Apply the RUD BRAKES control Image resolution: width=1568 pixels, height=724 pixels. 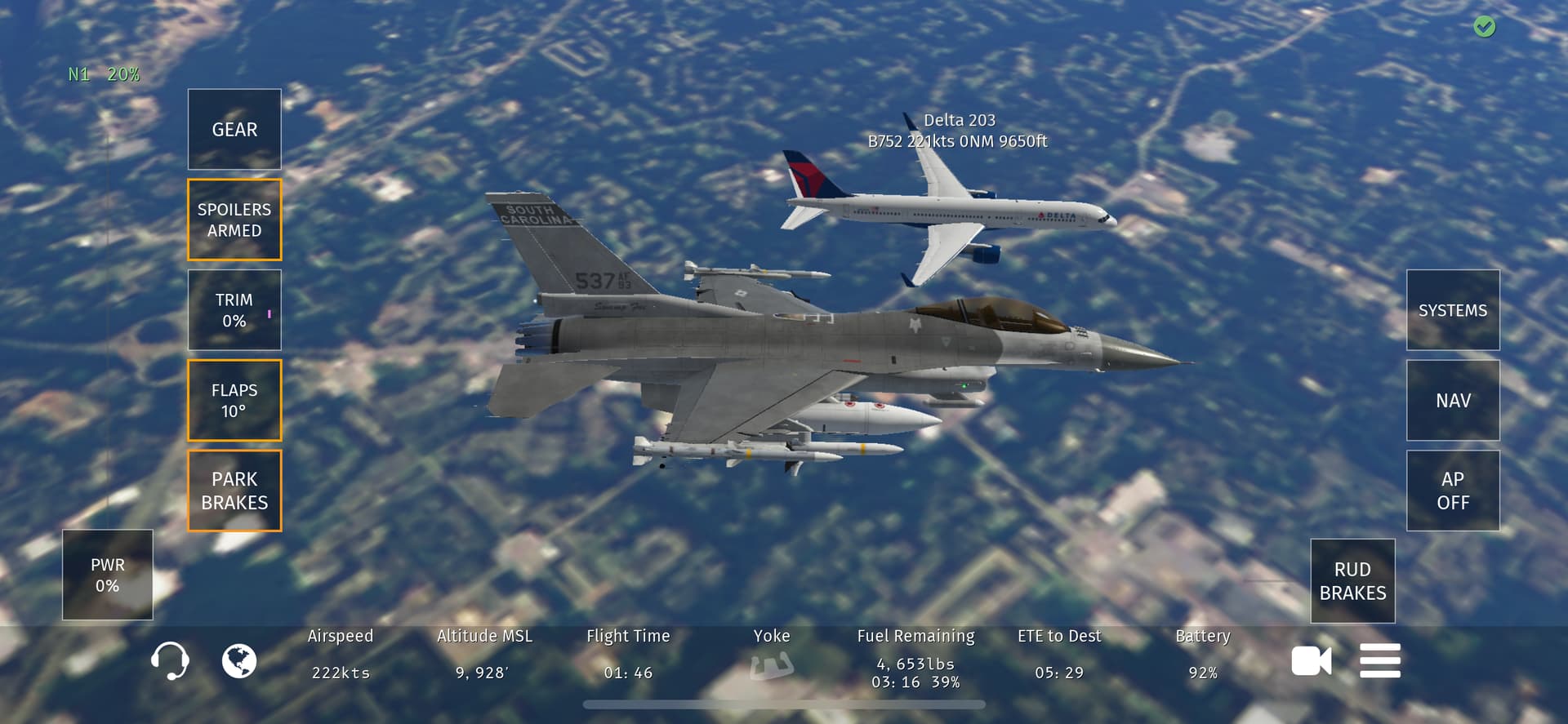tap(1352, 581)
